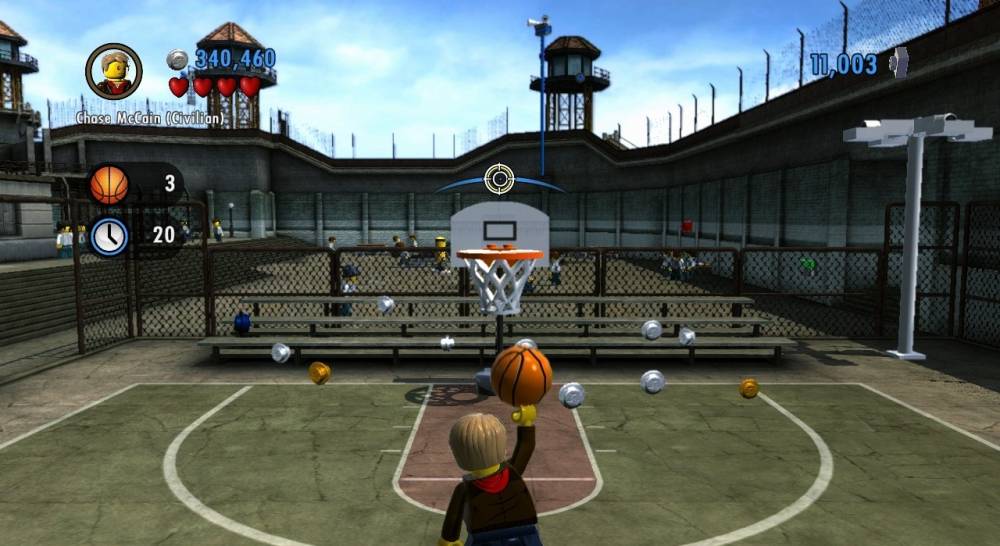Click the silver stud currency icon

pos(178,60)
